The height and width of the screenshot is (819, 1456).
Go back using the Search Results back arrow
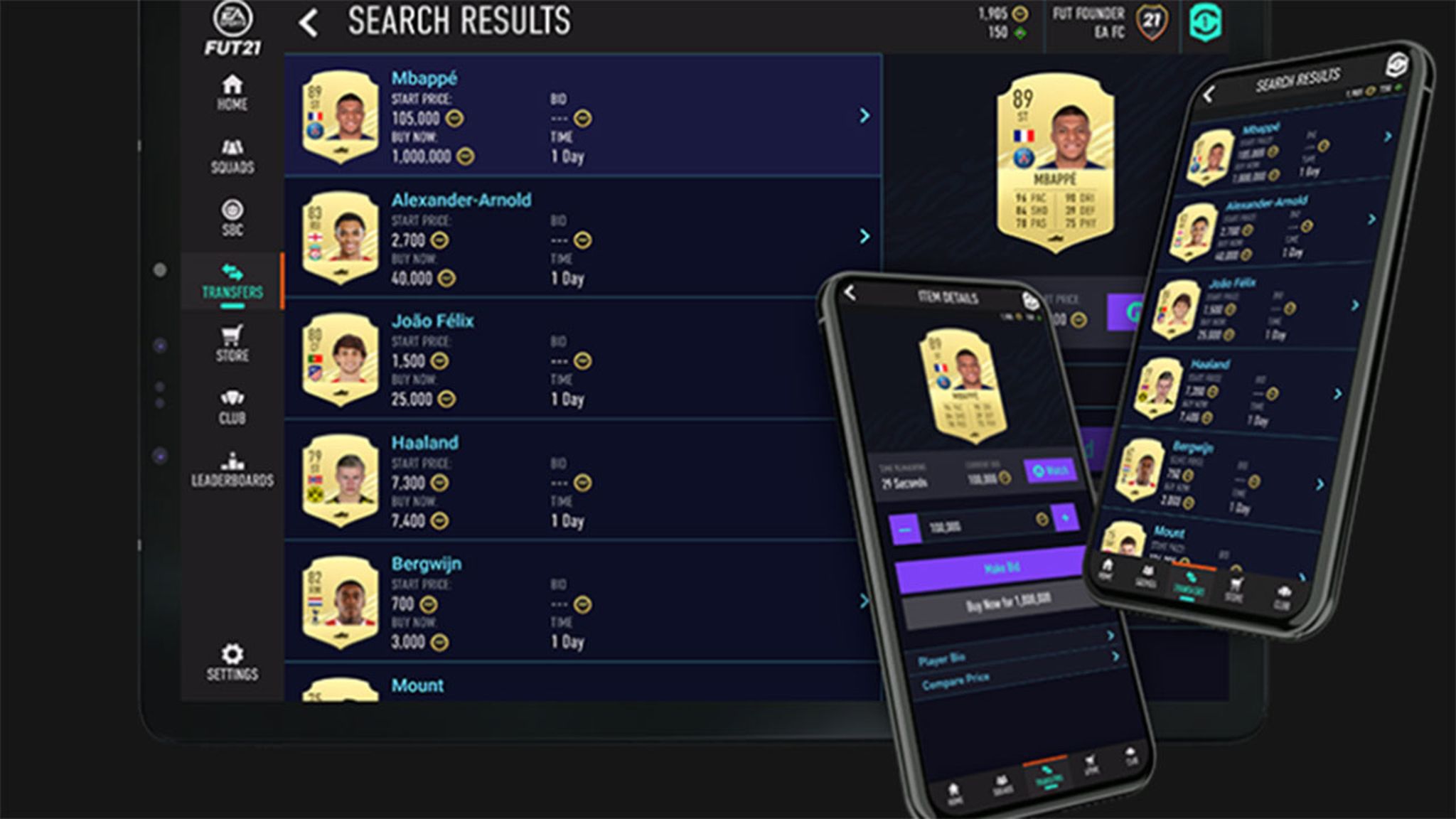pos(307,21)
